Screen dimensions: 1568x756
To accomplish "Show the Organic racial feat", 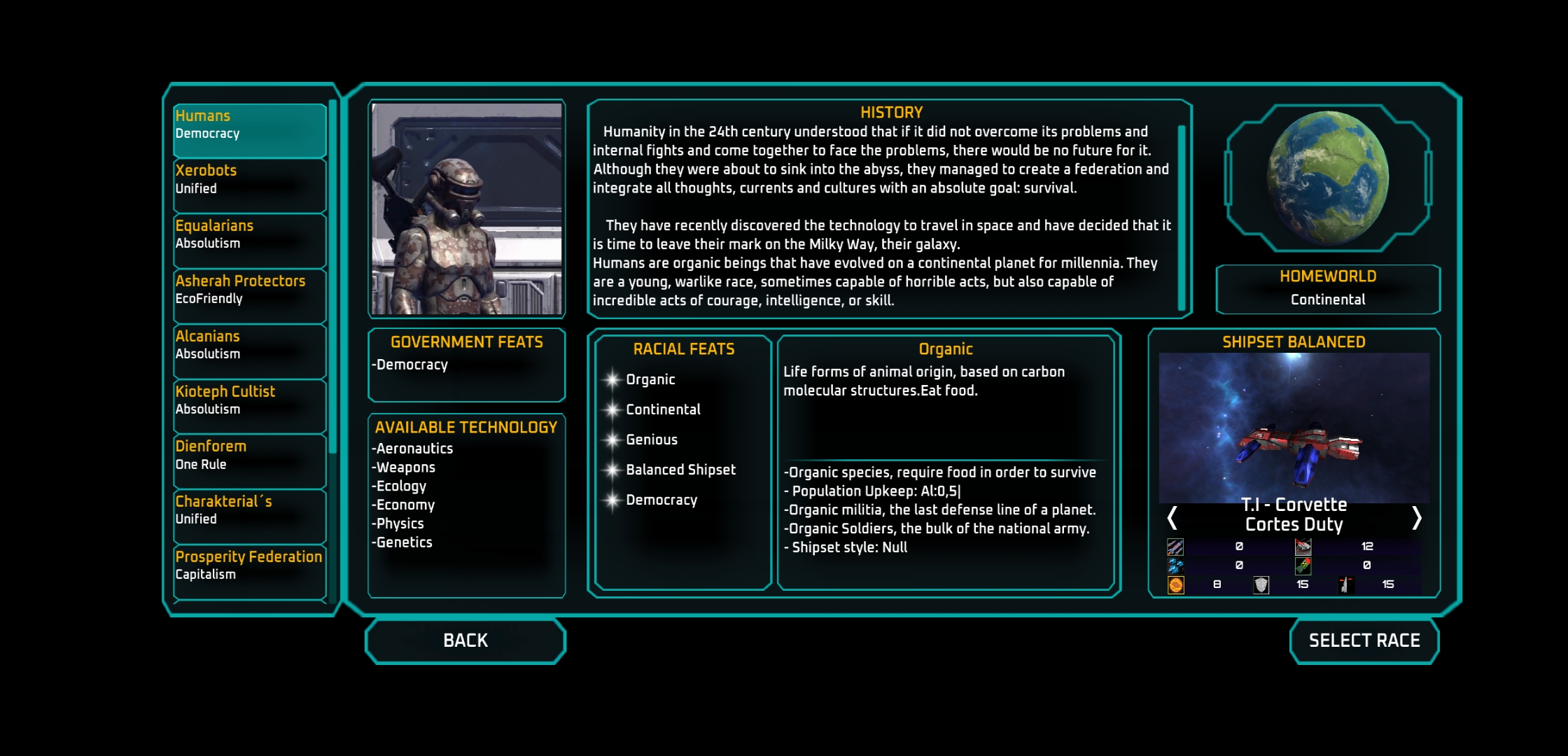I will pyautogui.click(x=650, y=379).
